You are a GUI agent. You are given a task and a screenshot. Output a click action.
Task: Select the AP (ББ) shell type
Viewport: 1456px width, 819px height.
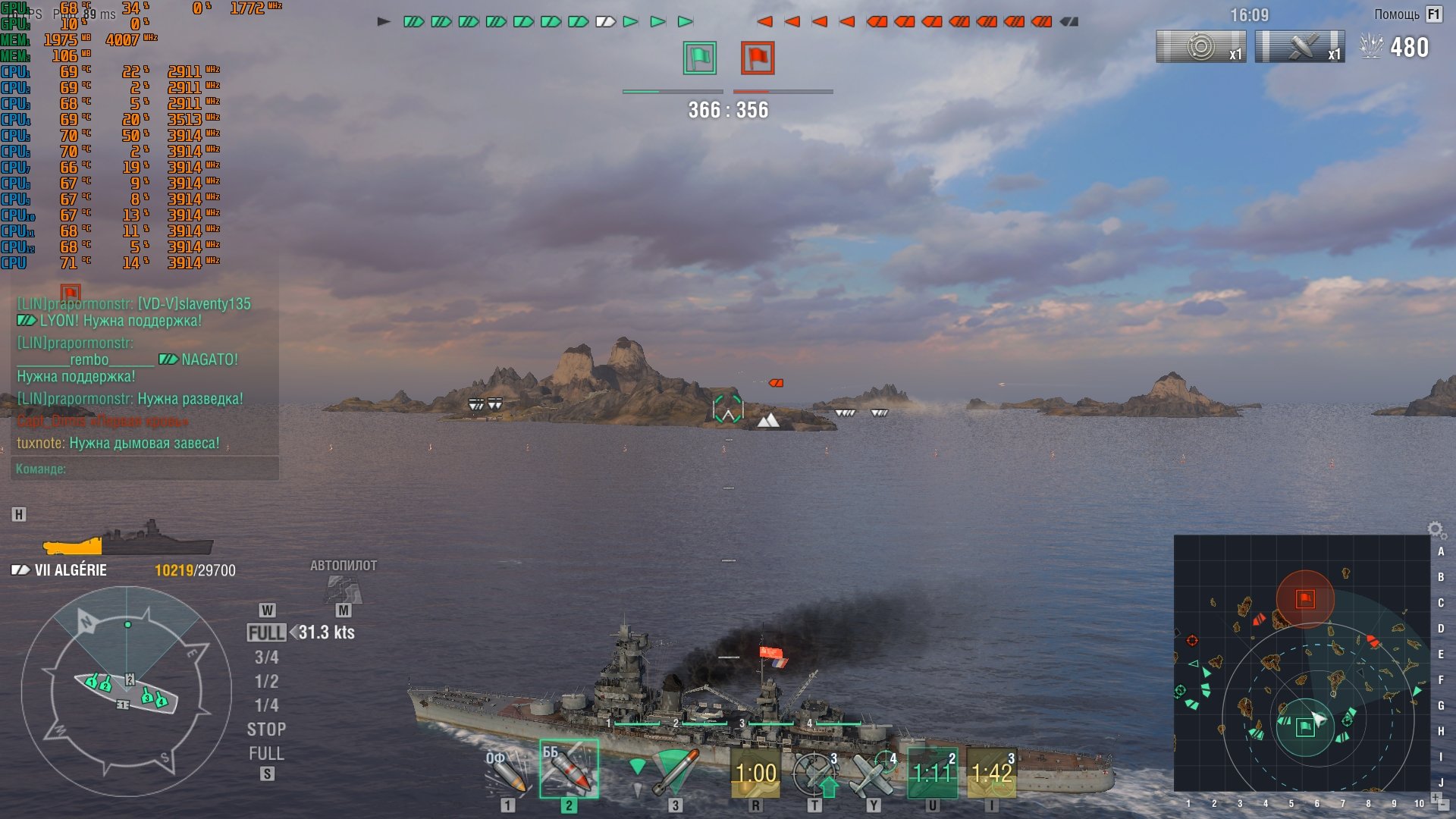[569, 769]
